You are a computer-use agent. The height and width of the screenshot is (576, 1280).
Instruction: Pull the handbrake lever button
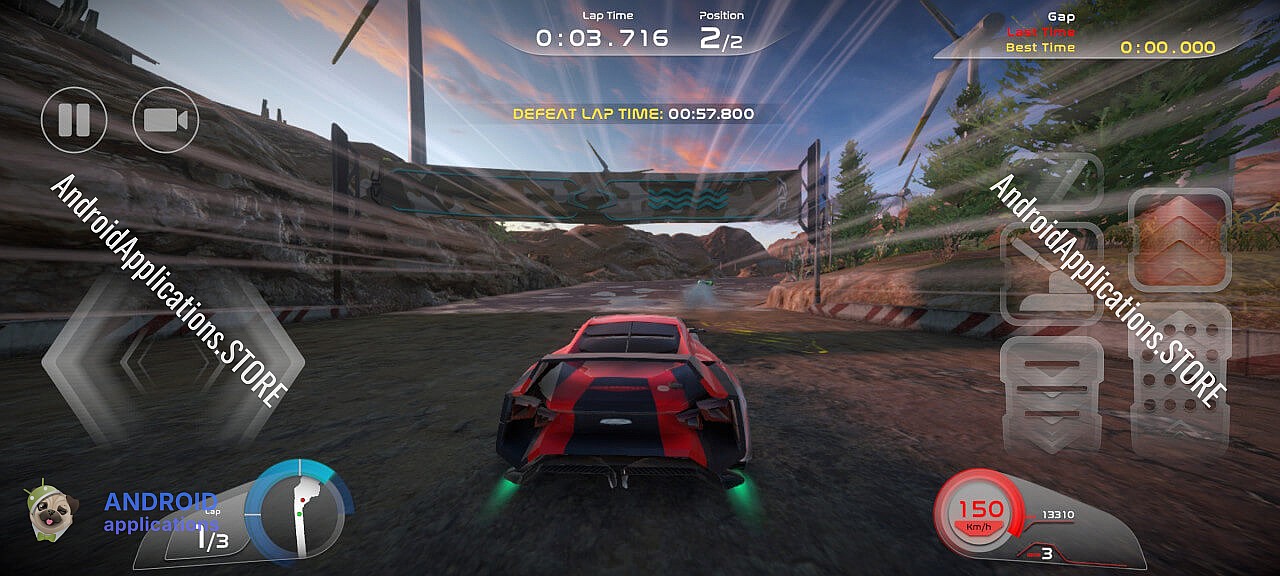(1051, 268)
